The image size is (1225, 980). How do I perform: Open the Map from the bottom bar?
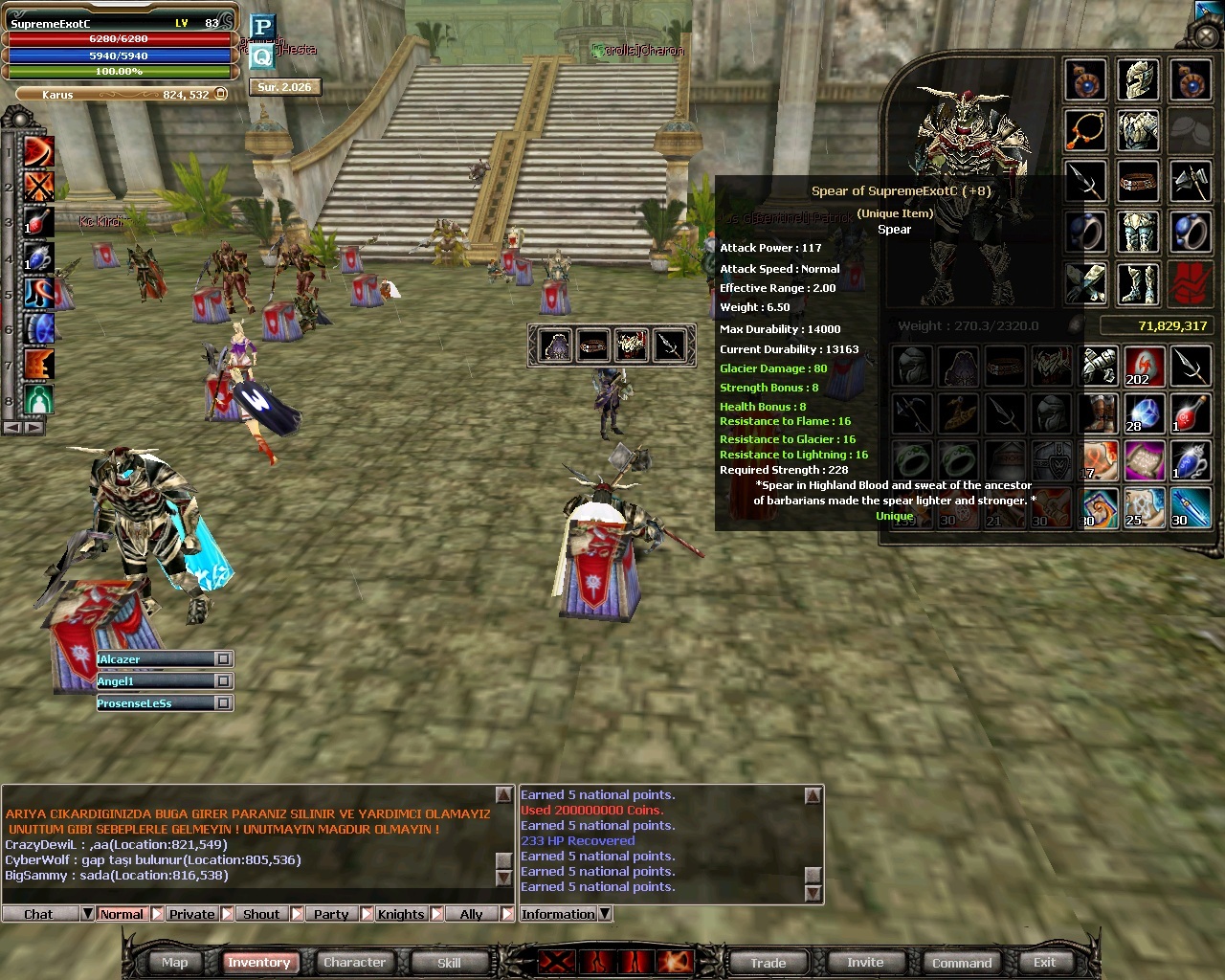pos(174,963)
